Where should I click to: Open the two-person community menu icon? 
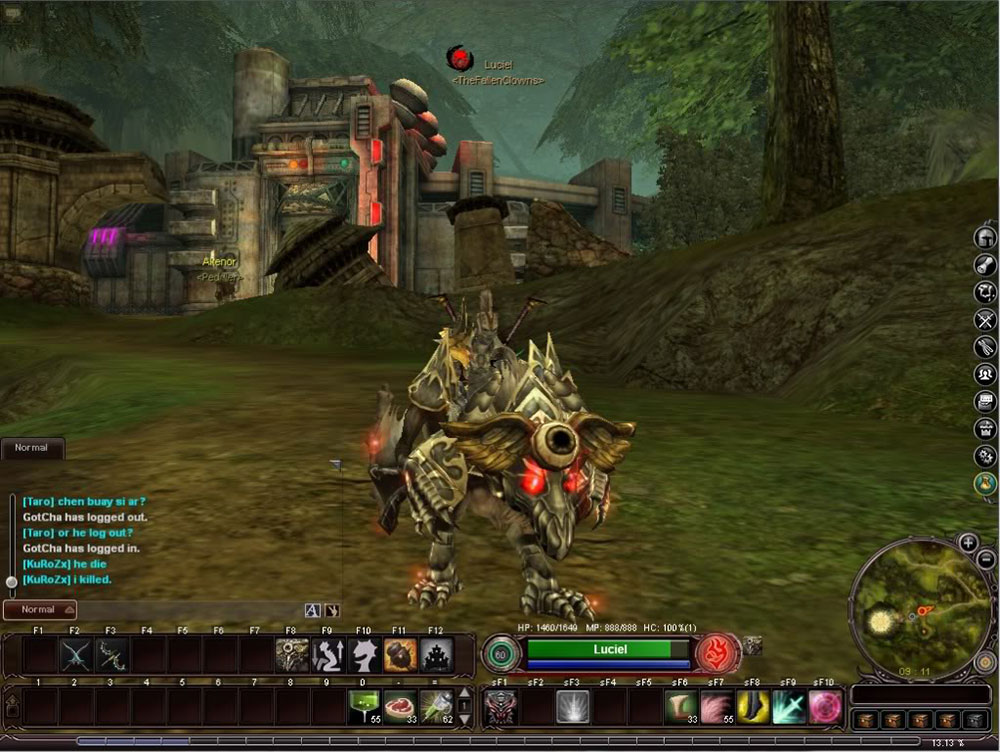coord(985,374)
